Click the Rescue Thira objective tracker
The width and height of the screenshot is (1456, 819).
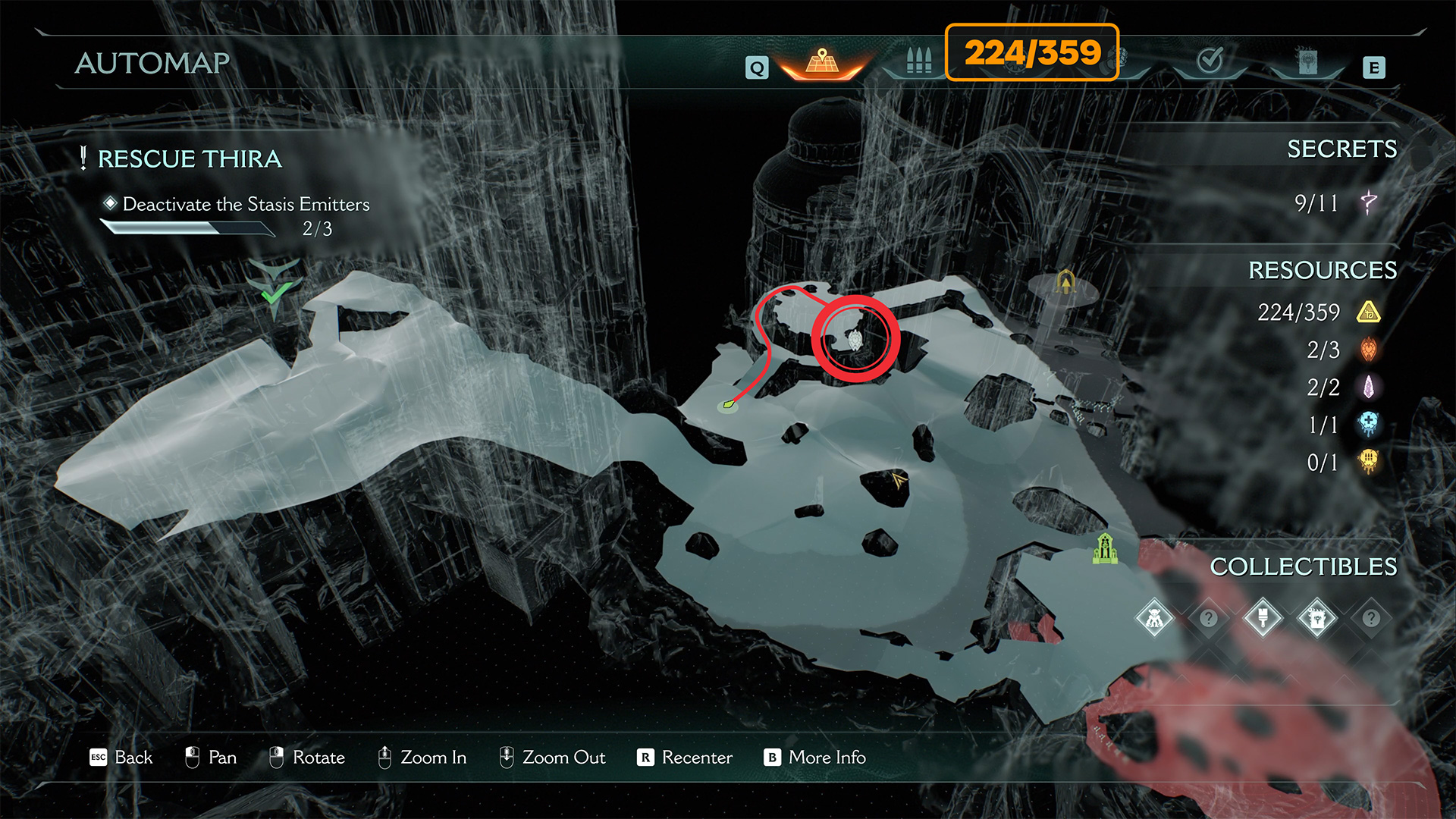pyautogui.click(x=190, y=159)
